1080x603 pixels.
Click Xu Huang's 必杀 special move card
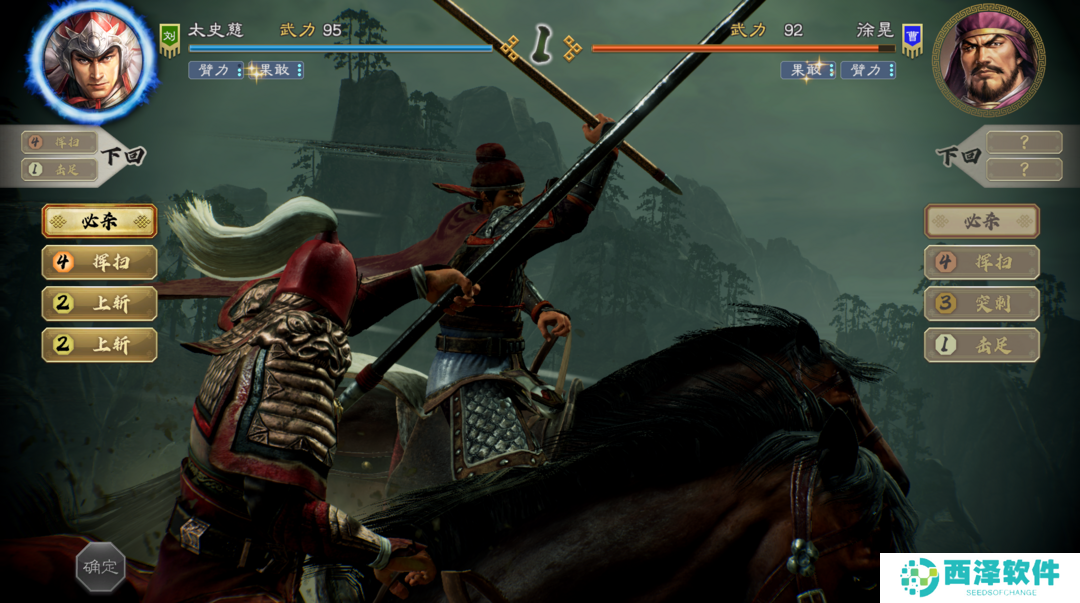pyautogui.click(x=981, y=221)
